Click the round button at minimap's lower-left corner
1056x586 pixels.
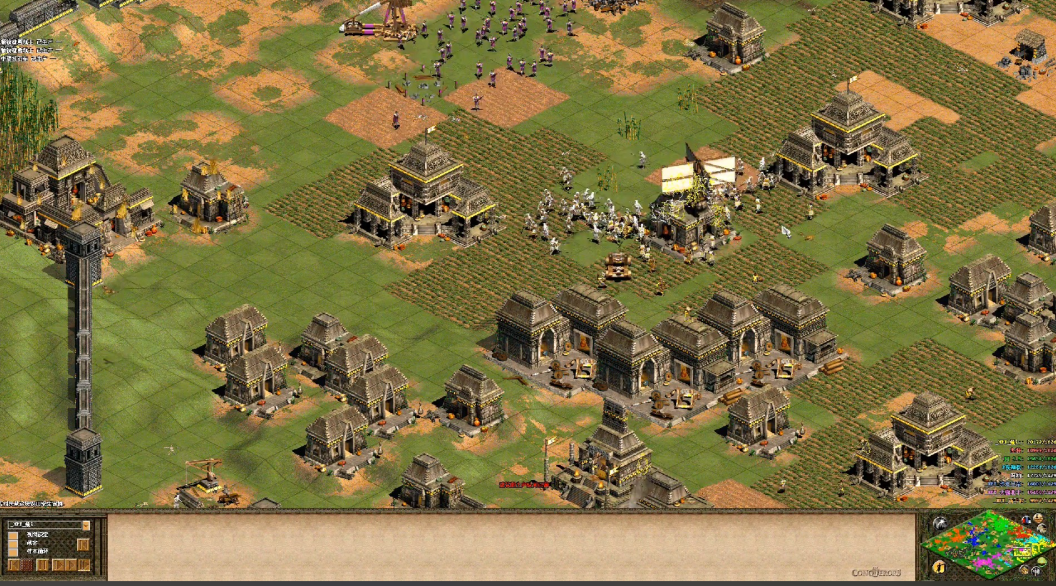tap(939, 567)
